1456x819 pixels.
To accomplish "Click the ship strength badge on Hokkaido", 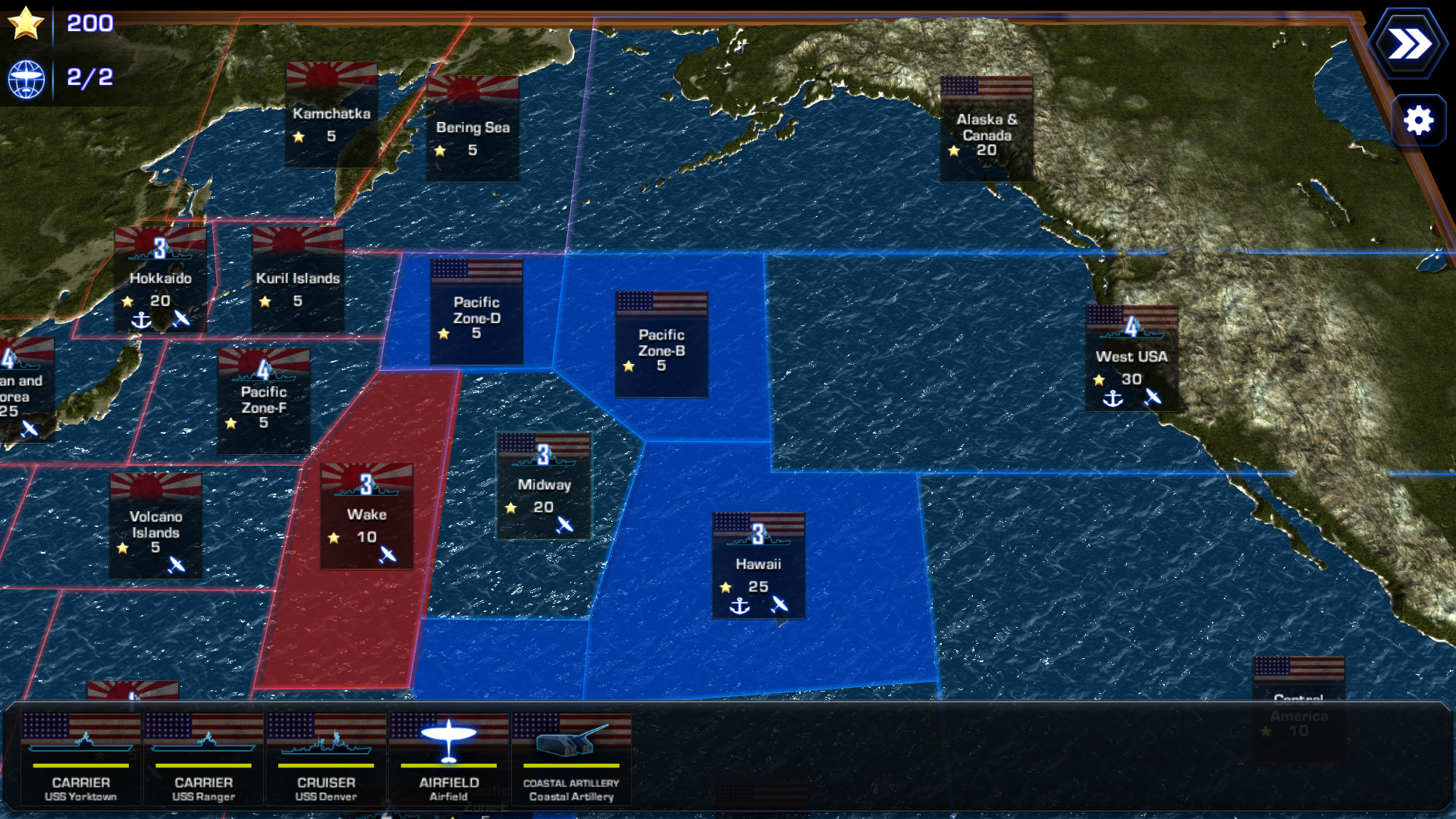I will pyautogui.click(x=160, y=246).
